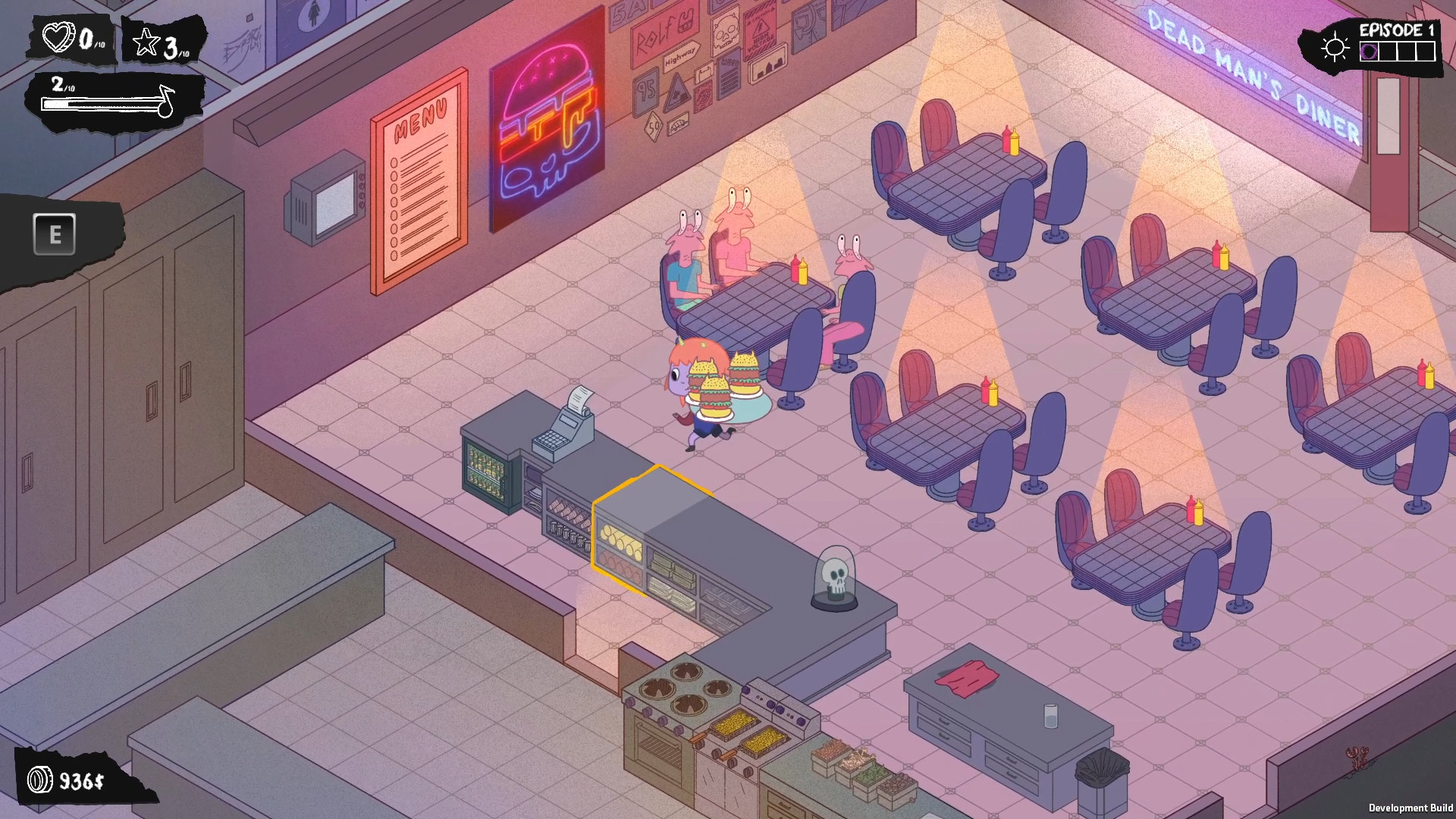This screenshot has width=1456, height=819.
Task: Click the EPISODE 1 label
Action: 1395,30
